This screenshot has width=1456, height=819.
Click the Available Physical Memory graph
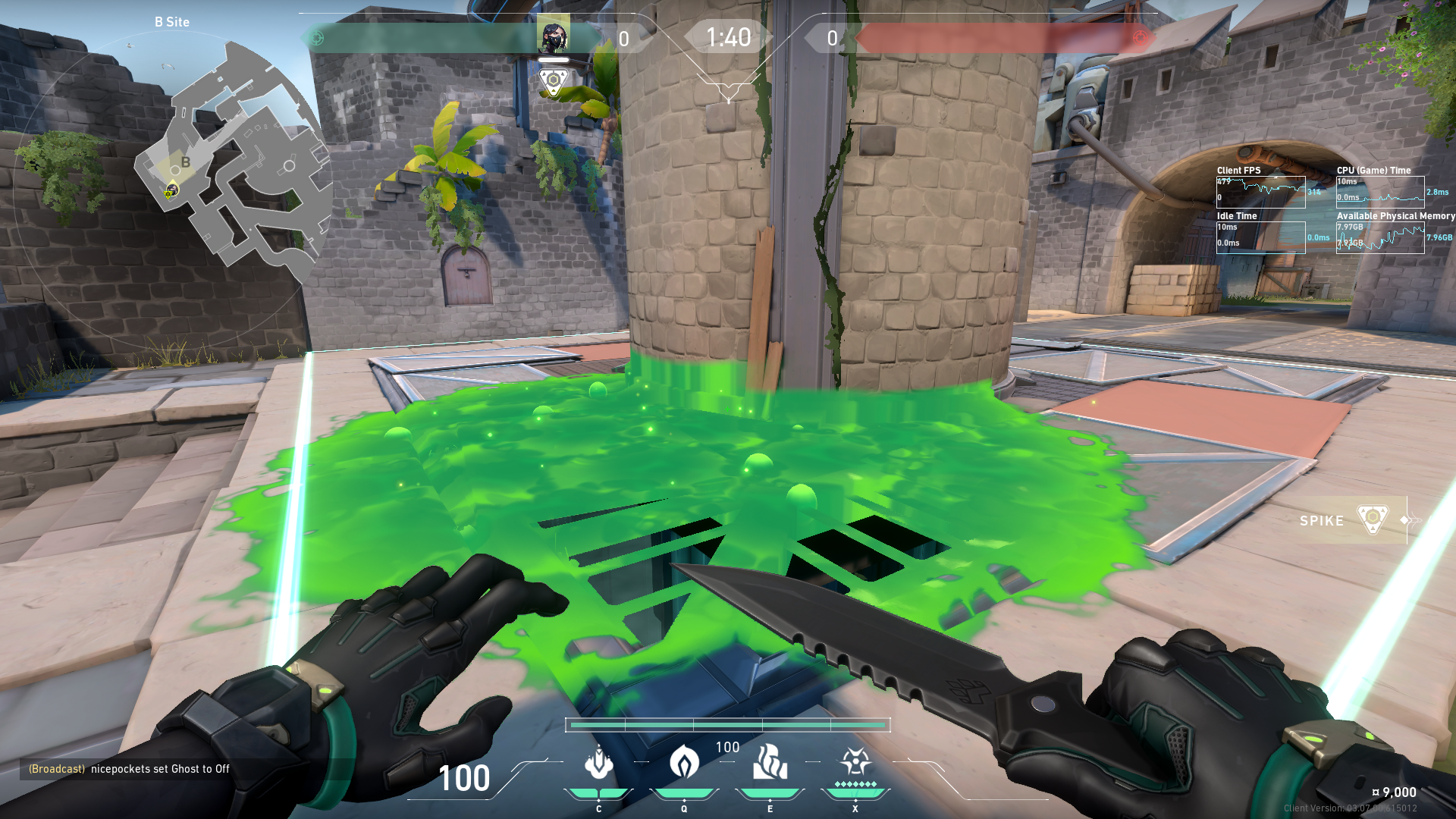(1380, 237)
